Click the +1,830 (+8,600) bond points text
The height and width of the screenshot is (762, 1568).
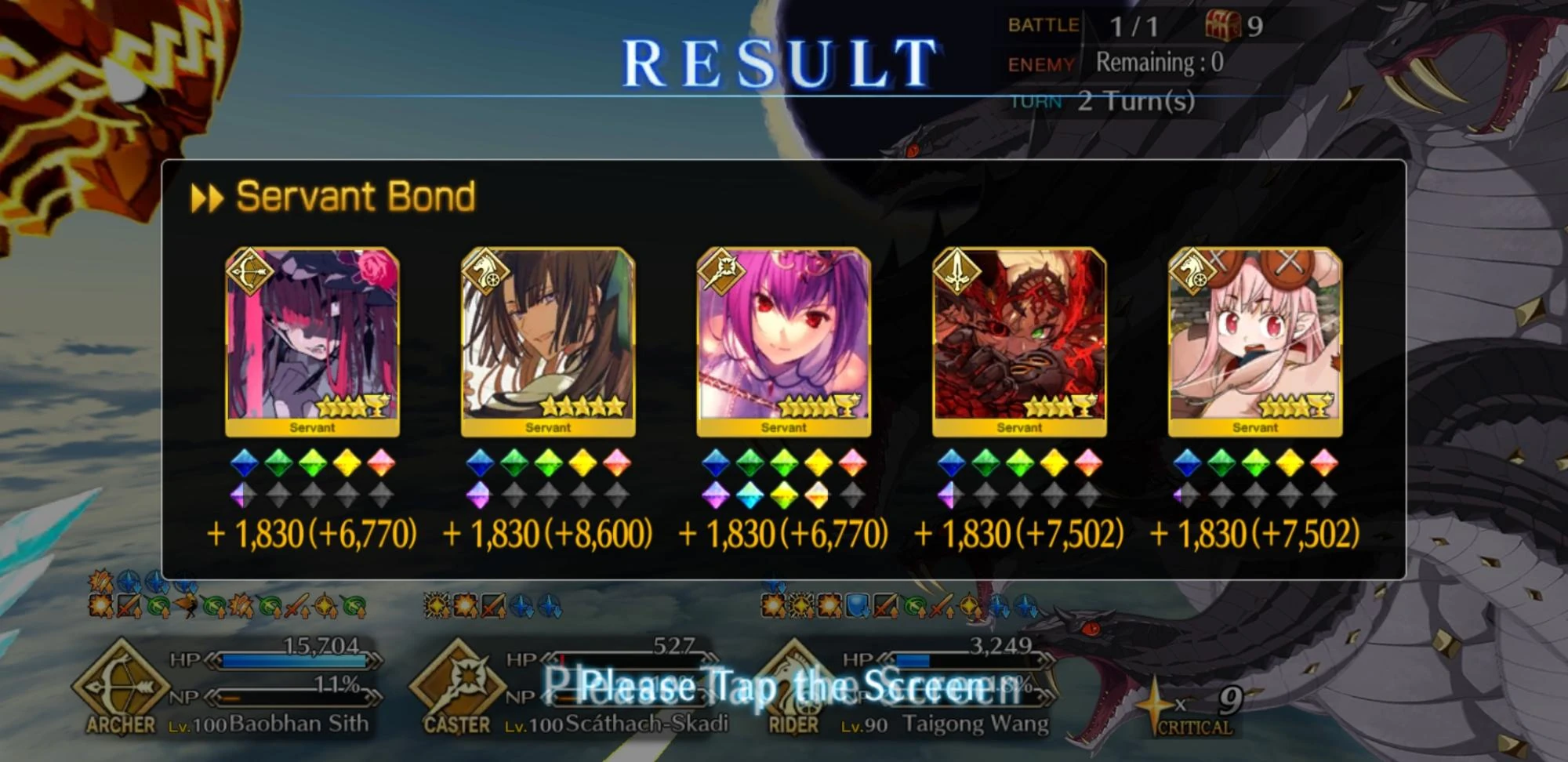point(550,535)
